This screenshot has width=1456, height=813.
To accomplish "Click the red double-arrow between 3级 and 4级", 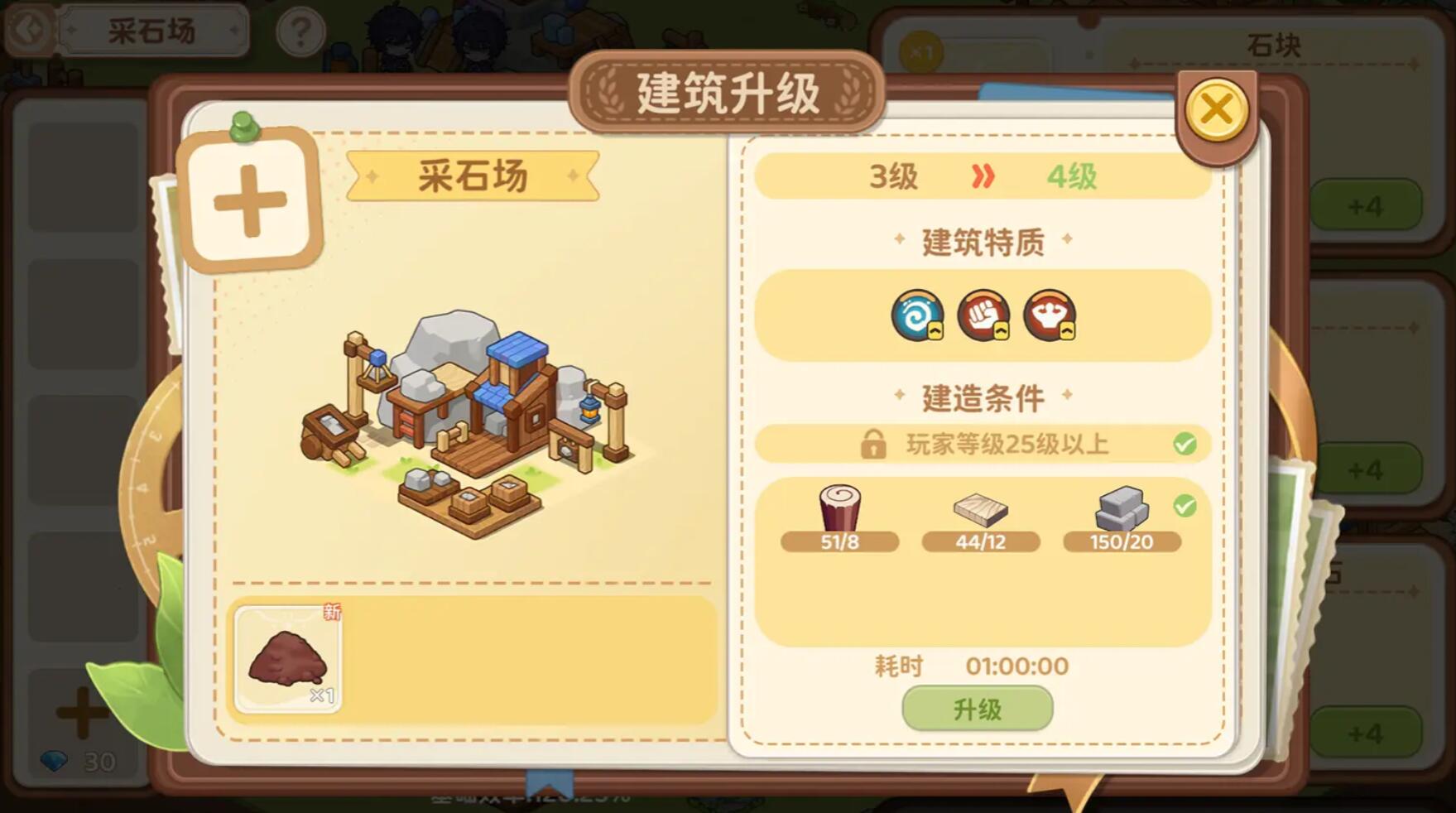I will [x=983, y=175].
